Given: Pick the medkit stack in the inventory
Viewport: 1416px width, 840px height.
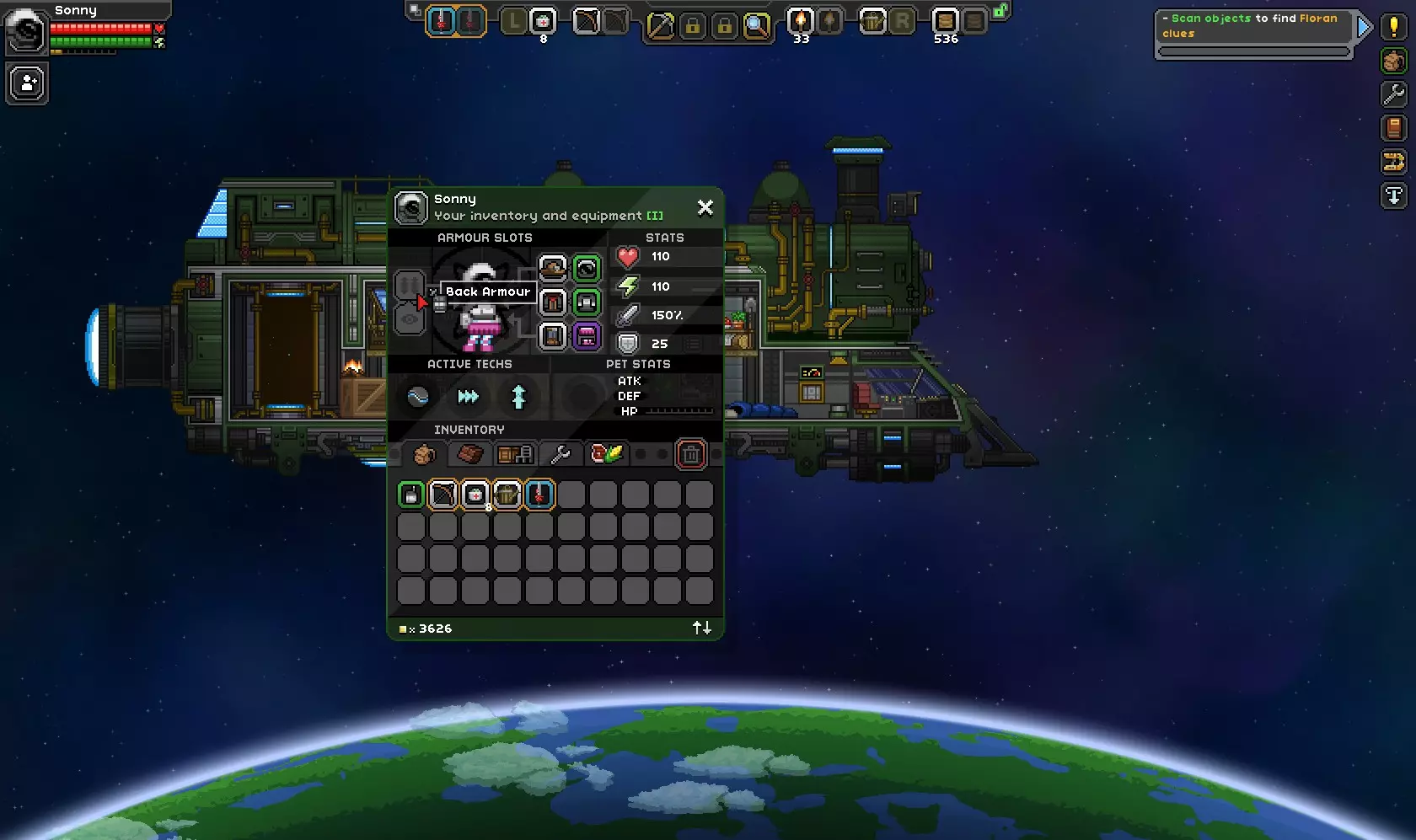Looking at the screenshot, I should click(475, 495).
